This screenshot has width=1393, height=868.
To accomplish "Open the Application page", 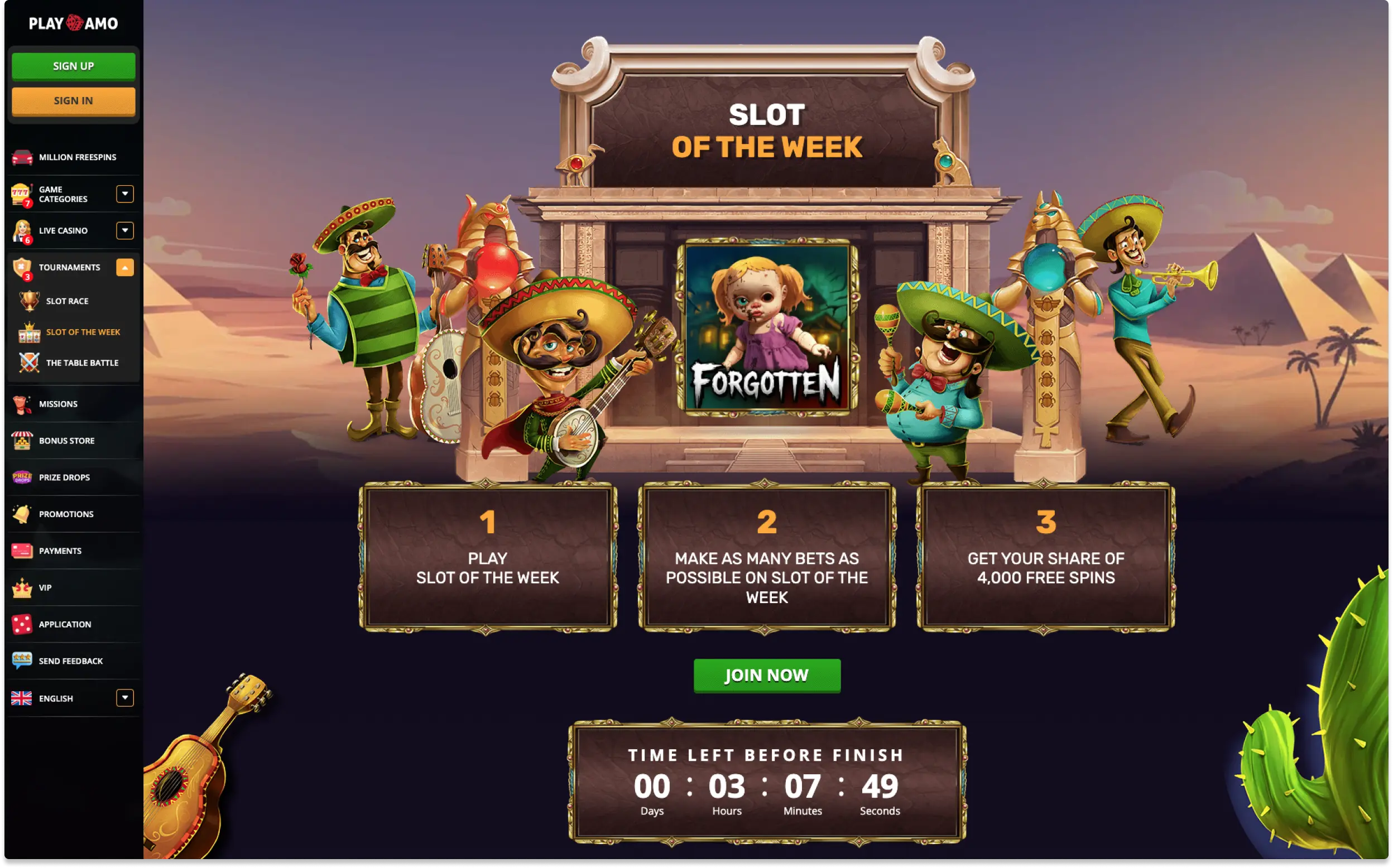I will (65, 625).
